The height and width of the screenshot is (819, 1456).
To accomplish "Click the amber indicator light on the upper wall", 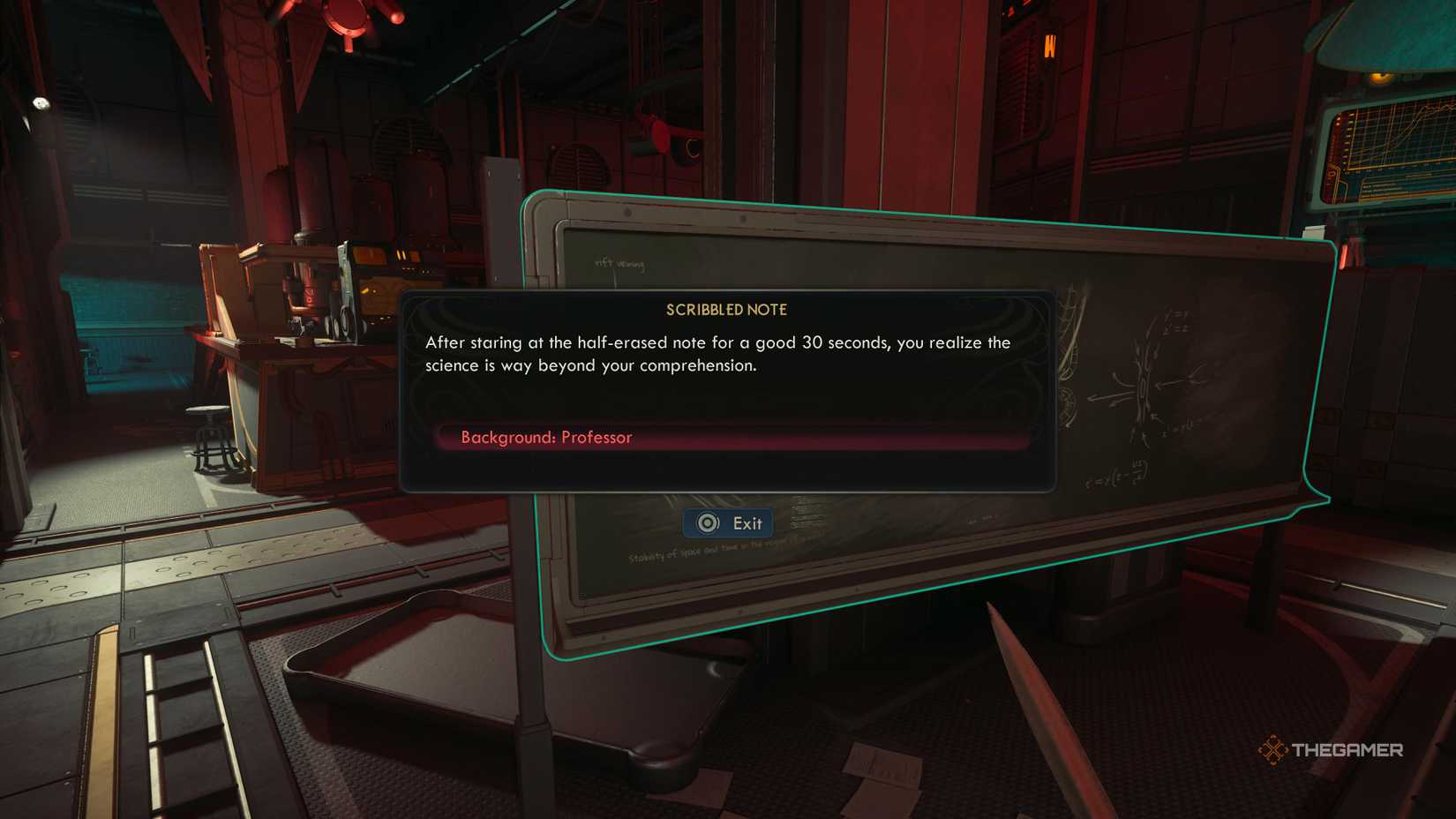I will (1049, 44).
